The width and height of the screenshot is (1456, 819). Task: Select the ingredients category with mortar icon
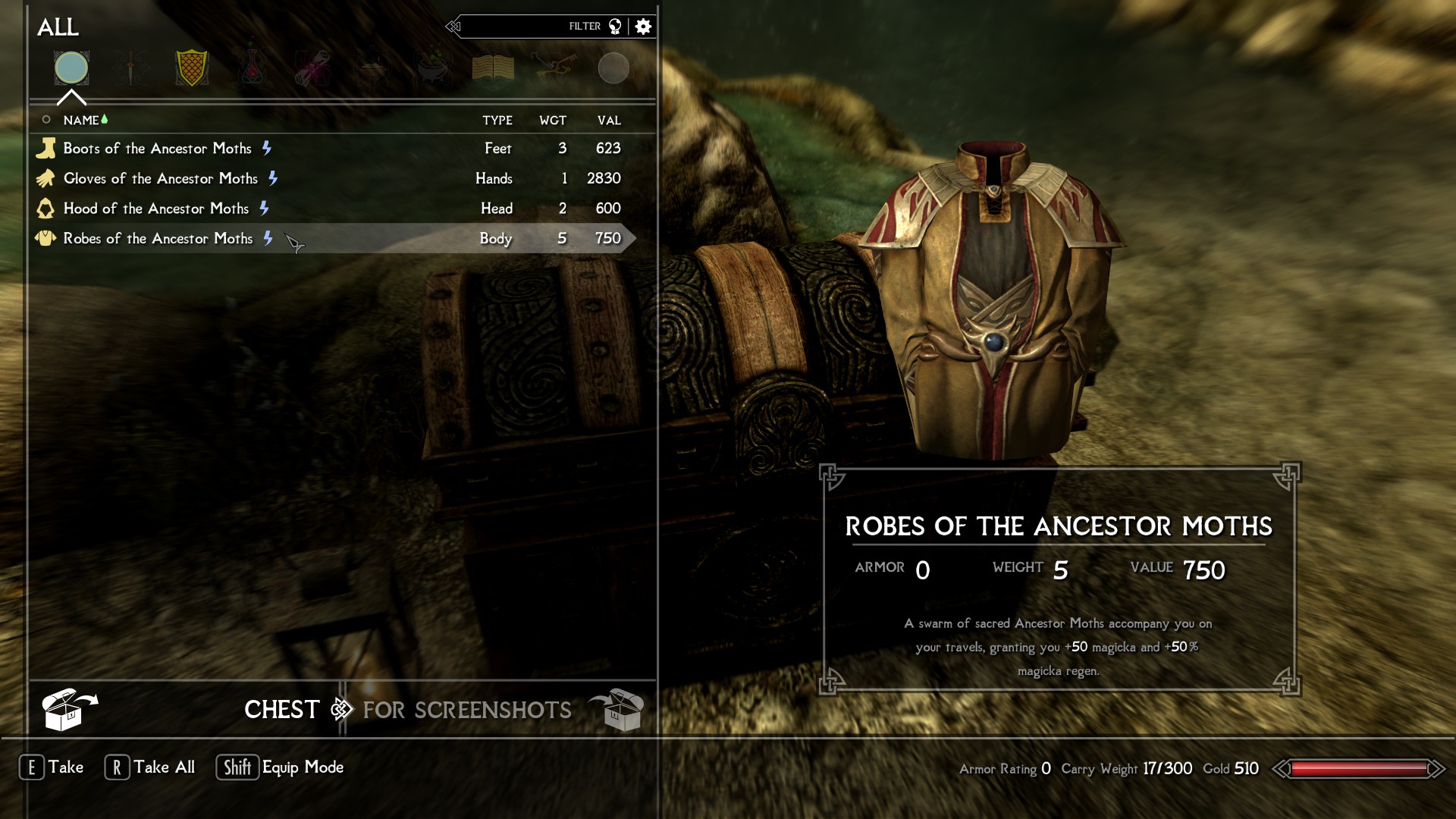click(x=433, y=69)
